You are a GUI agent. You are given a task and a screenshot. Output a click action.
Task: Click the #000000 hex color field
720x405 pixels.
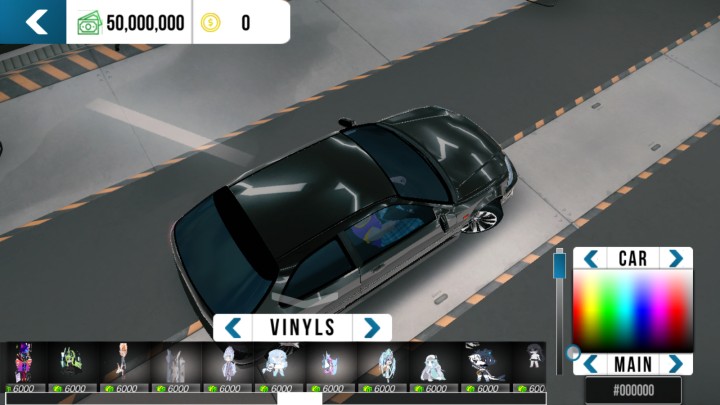(x=633, y=390)
